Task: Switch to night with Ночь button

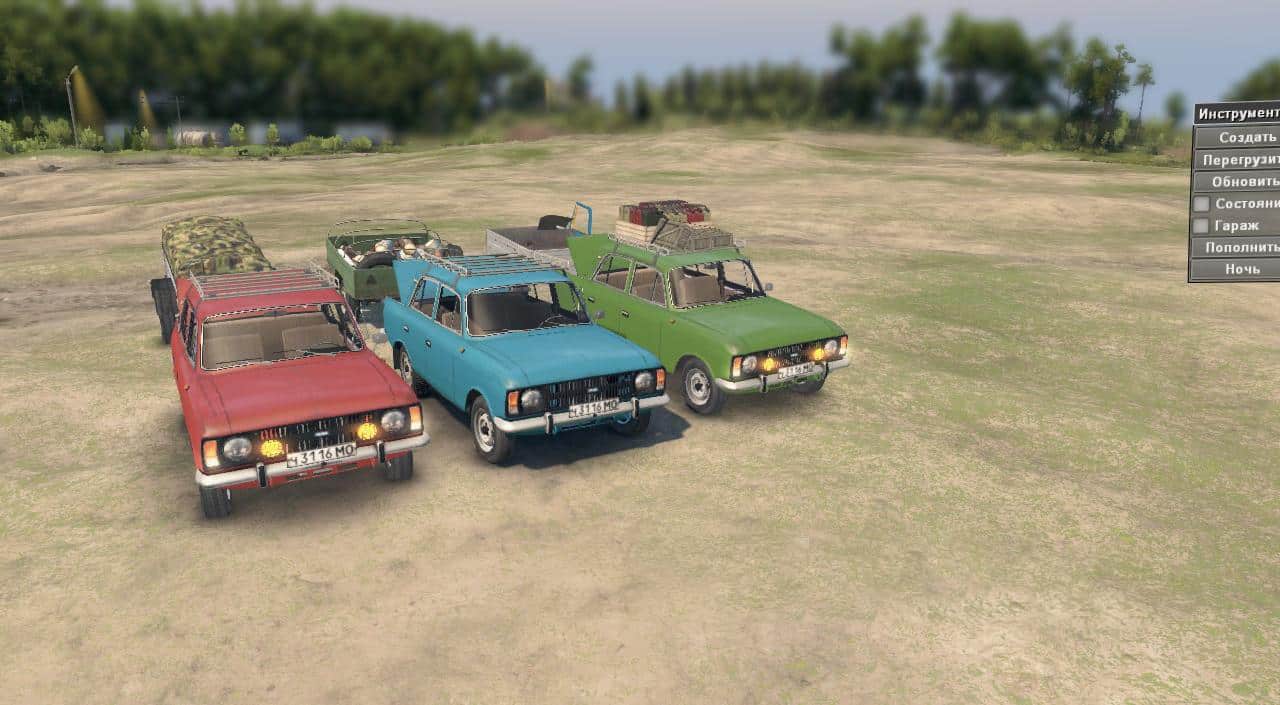Action: point(1240,269)
